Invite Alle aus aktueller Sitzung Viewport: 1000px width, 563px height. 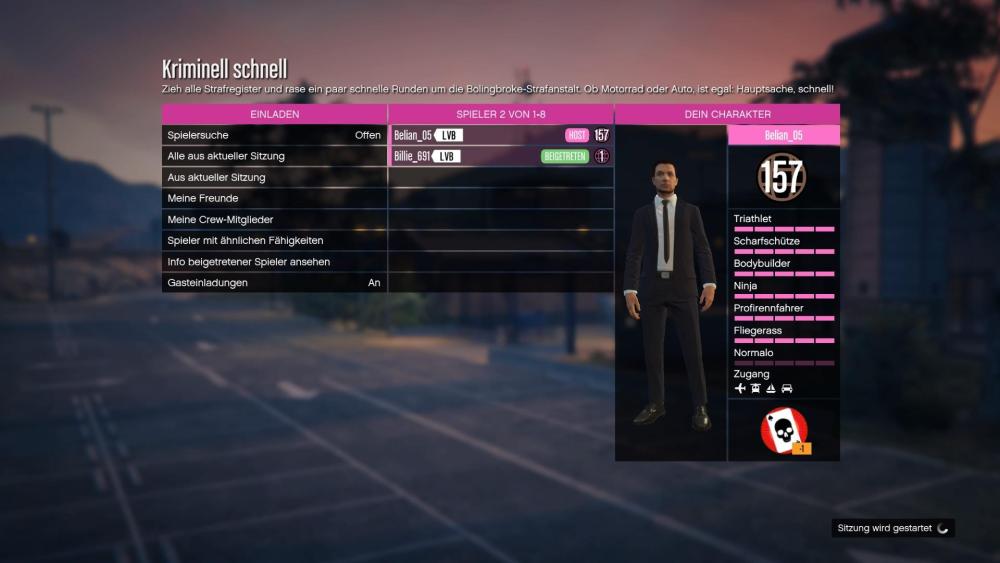(274, 156)
